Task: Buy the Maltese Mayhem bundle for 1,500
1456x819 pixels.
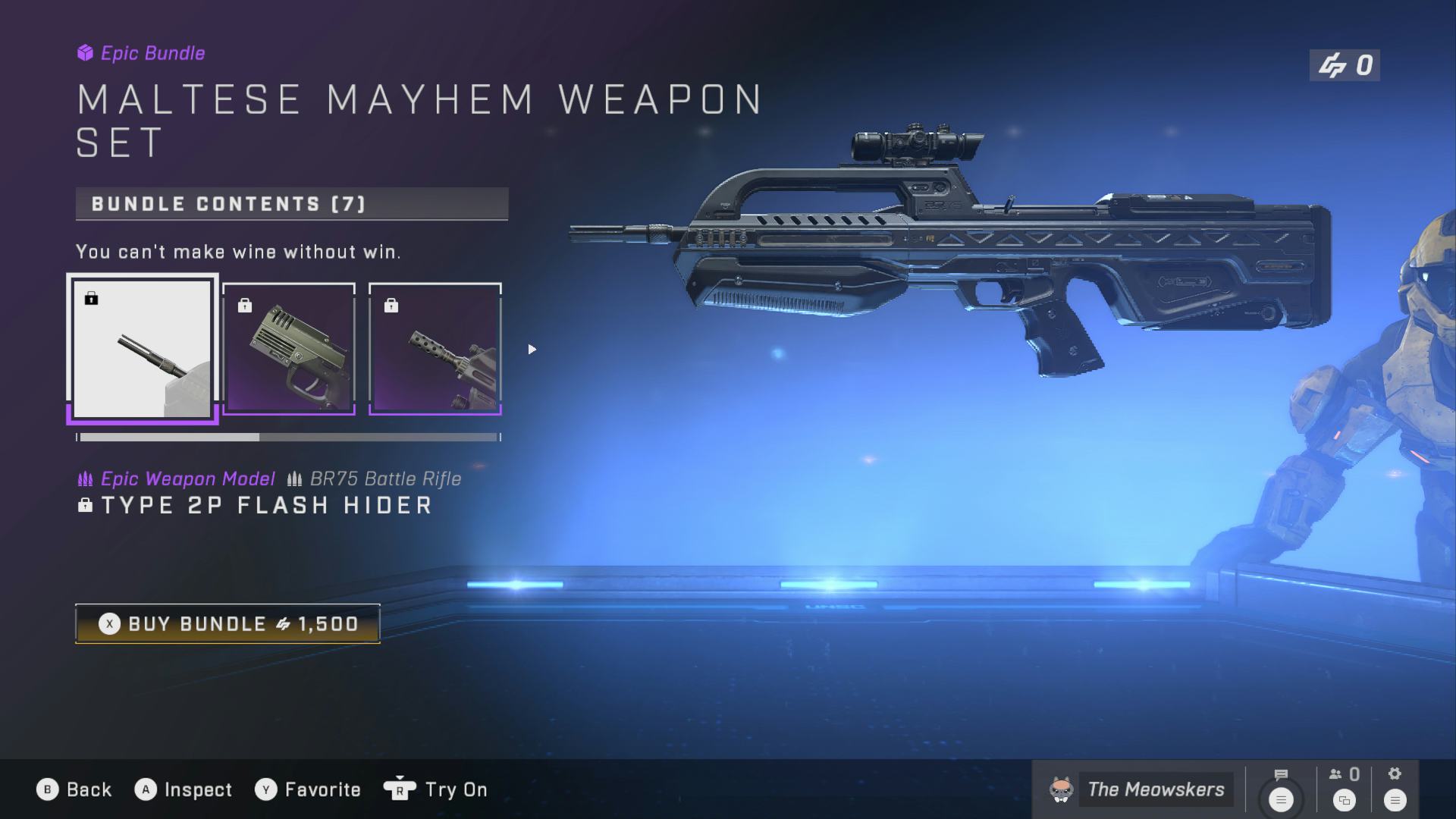Action: 227,624
